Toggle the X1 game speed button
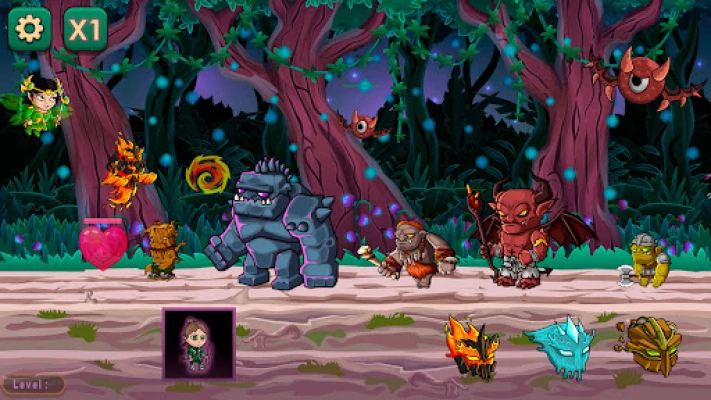This screenshot has width=711, height=400. [x=85, y=29]
